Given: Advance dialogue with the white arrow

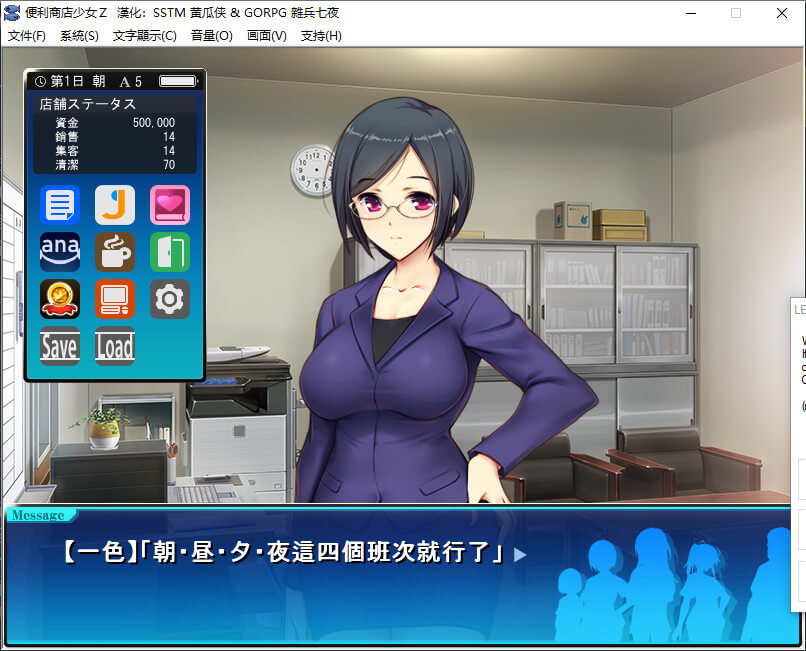Looking at the screenshot, I should [x=519, y=554].
